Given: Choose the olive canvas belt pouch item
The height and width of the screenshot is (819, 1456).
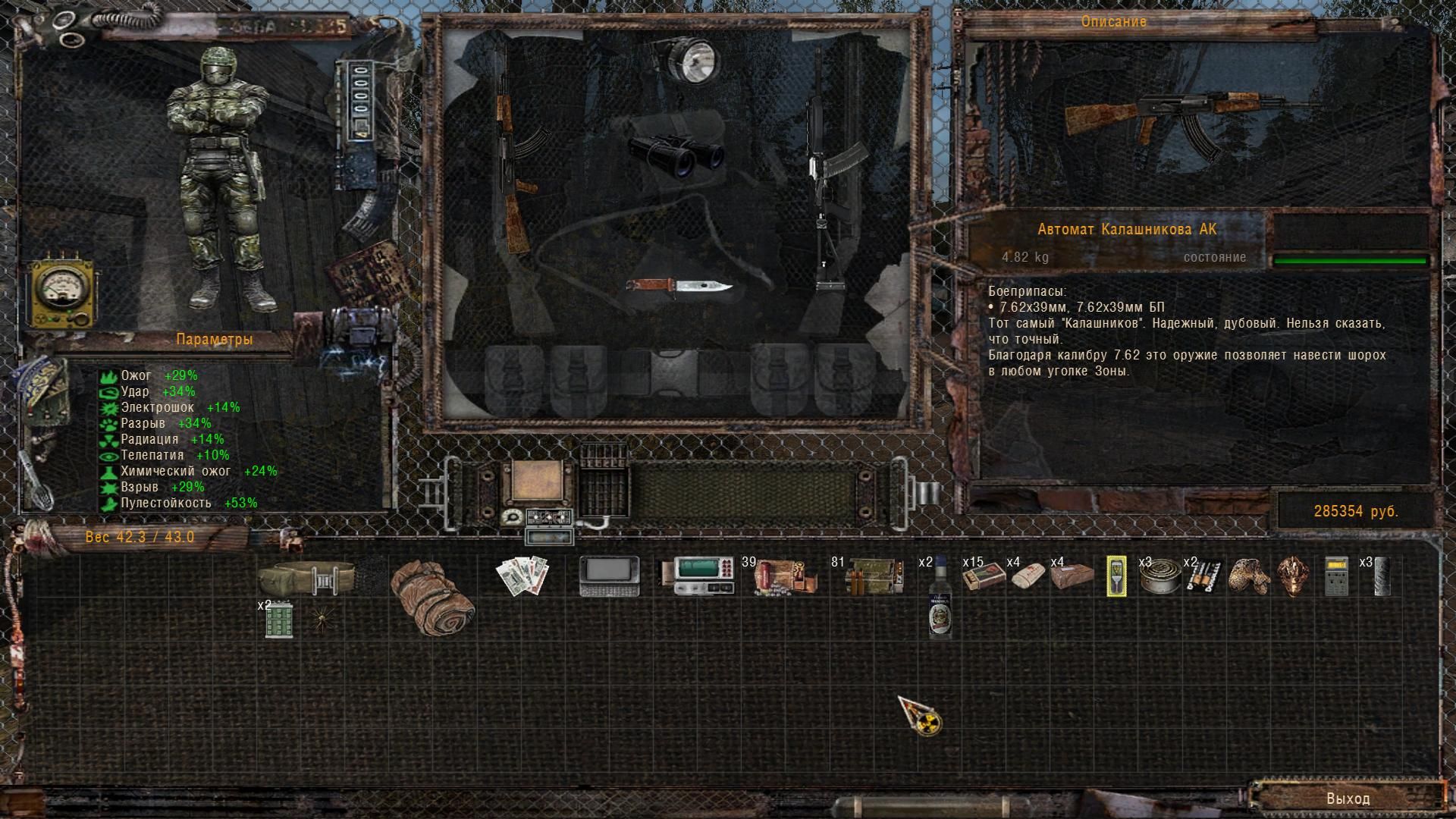Looking at the screenshot, I should [306, 578].
